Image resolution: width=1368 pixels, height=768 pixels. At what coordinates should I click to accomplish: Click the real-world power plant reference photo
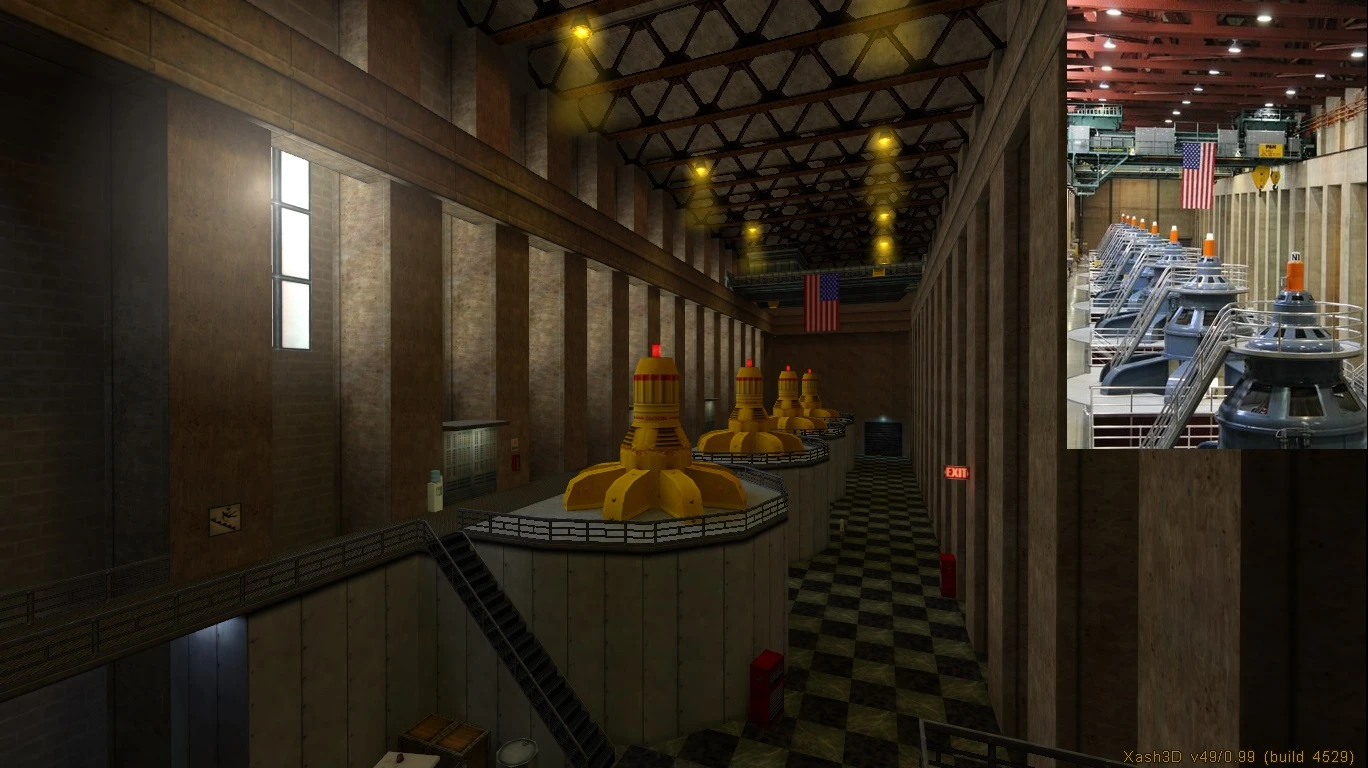(1216, 224)
